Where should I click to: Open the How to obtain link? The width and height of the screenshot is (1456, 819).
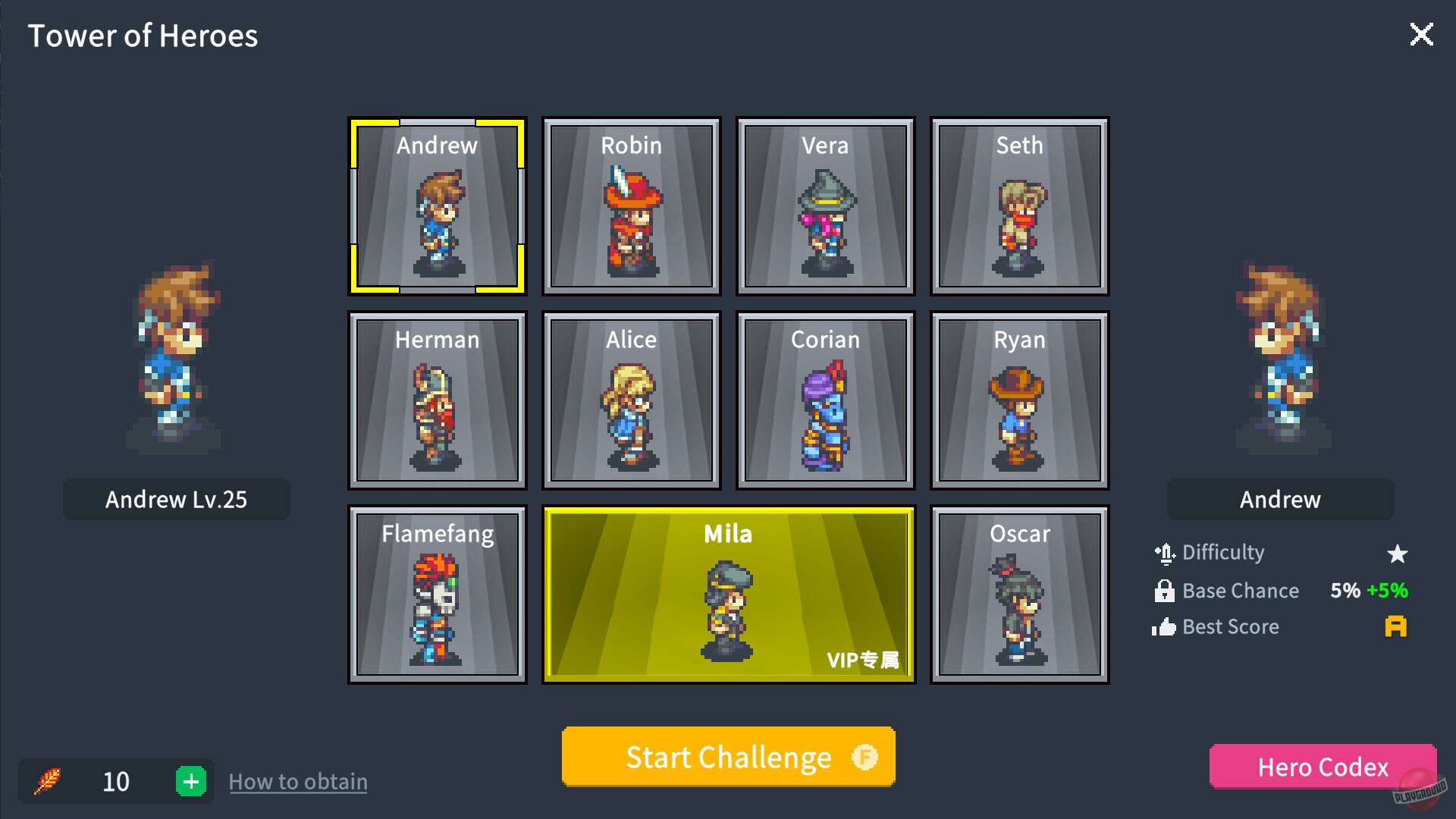pyautogui.click(x=298, y=781)
